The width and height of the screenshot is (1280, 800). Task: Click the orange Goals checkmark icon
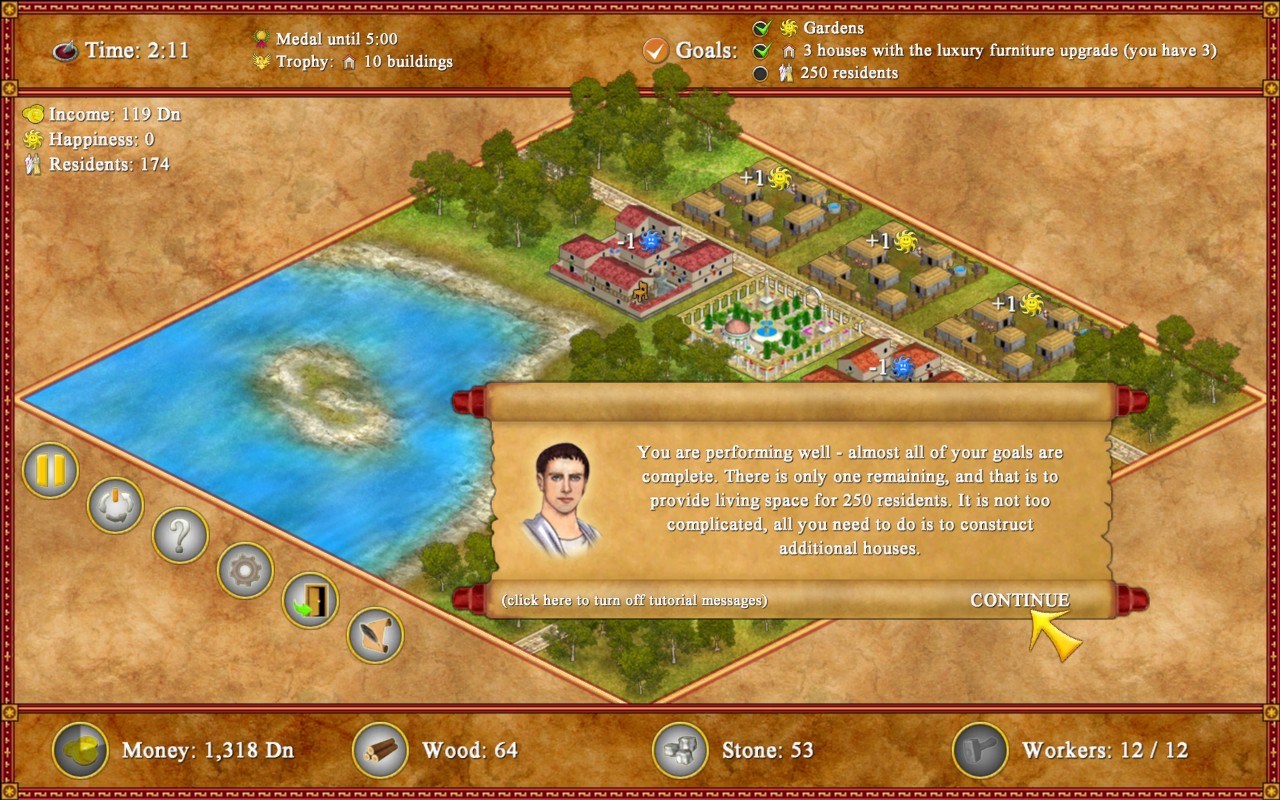point(655,49)
